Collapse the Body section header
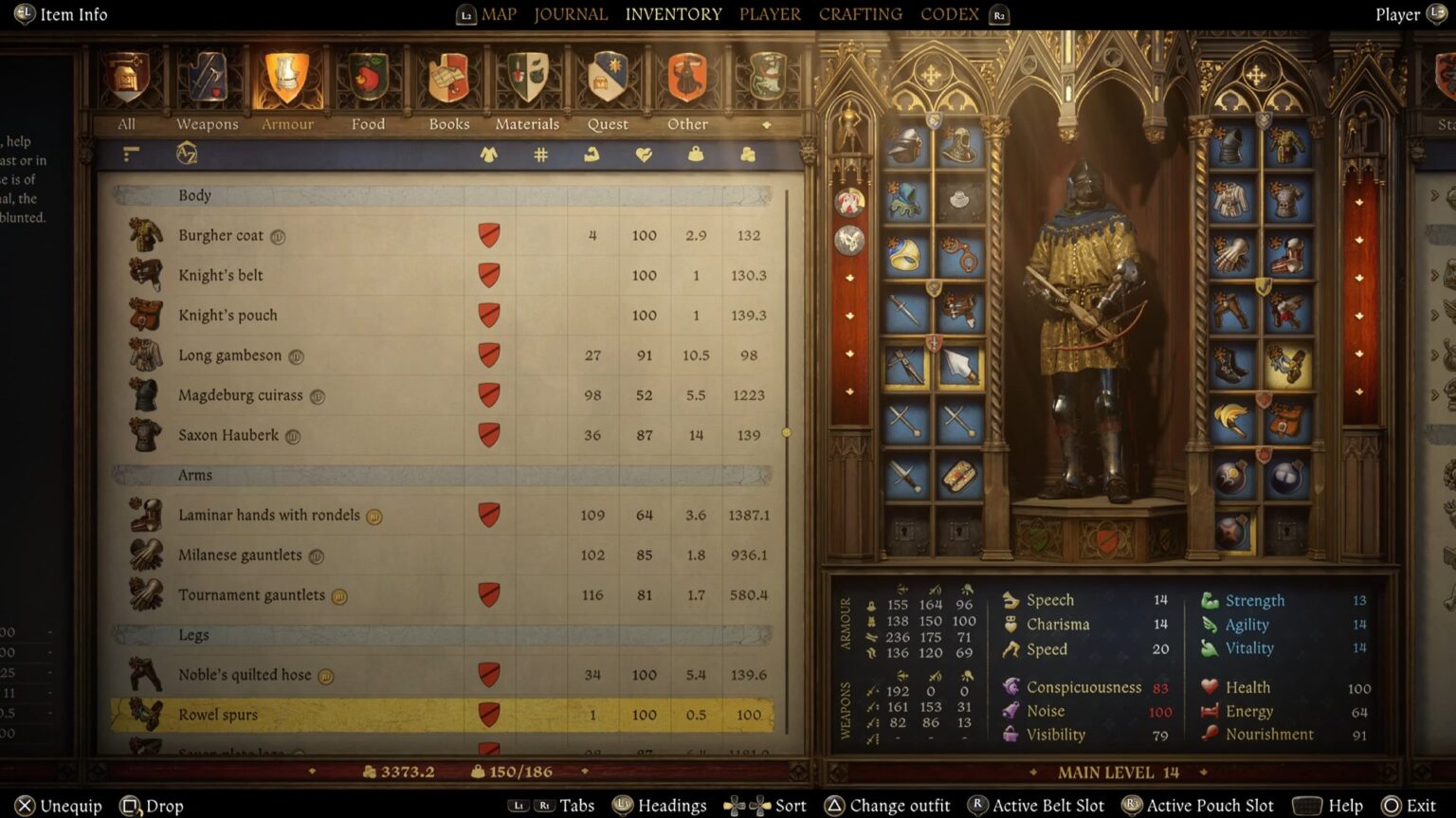This screenshot has width=1456, height=818. [193, 195]
